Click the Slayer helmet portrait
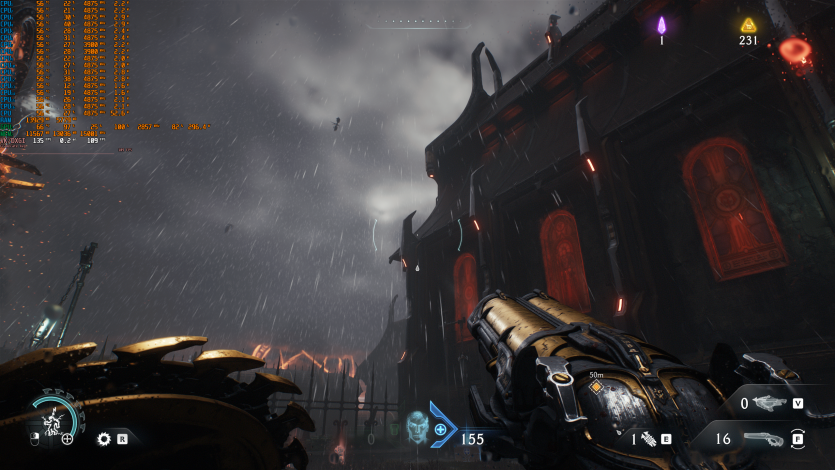Viewport: 835px width, 470px height. (416, 425)
